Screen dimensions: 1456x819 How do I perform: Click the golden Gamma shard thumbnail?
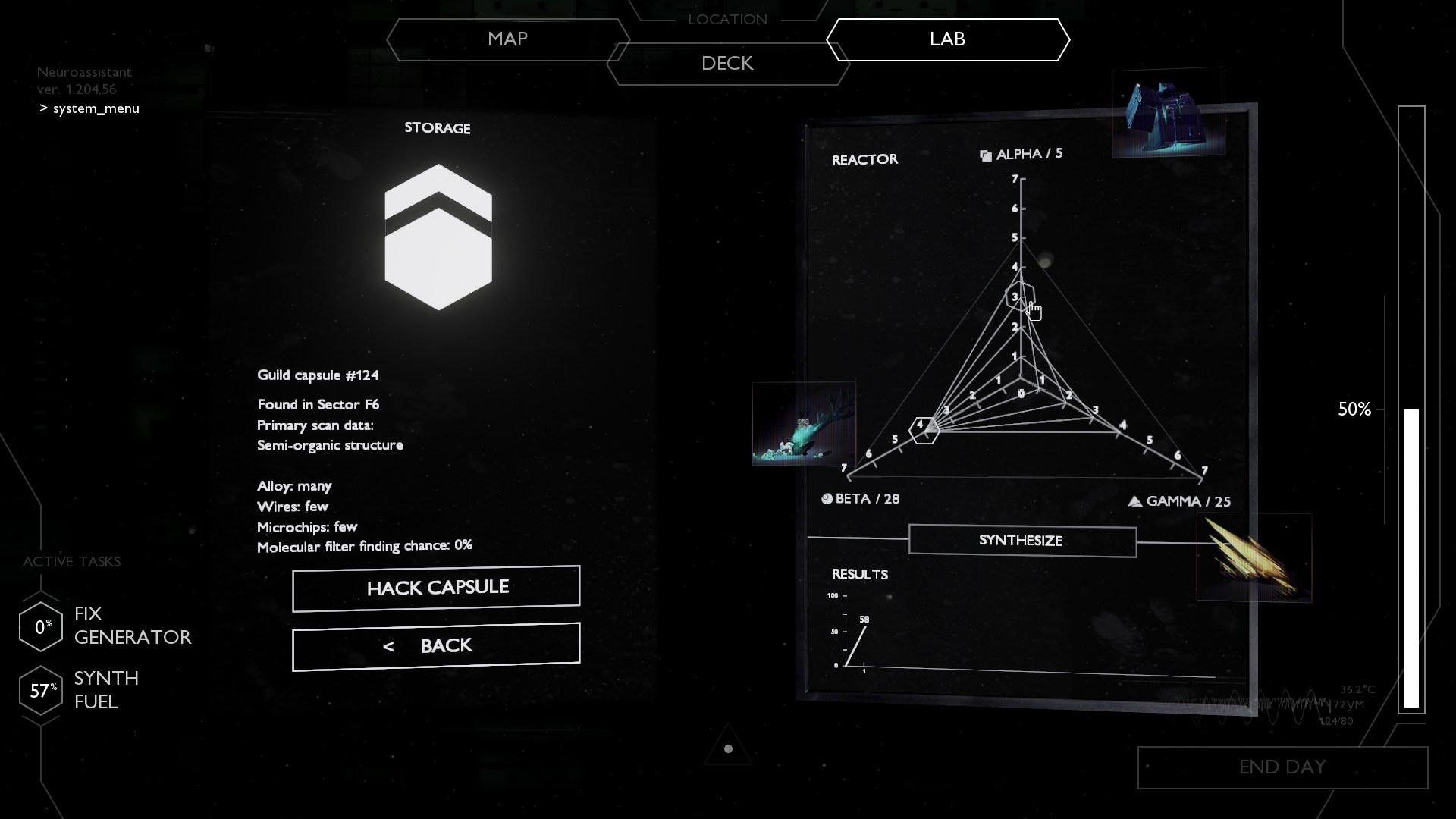coord(1254,558)
